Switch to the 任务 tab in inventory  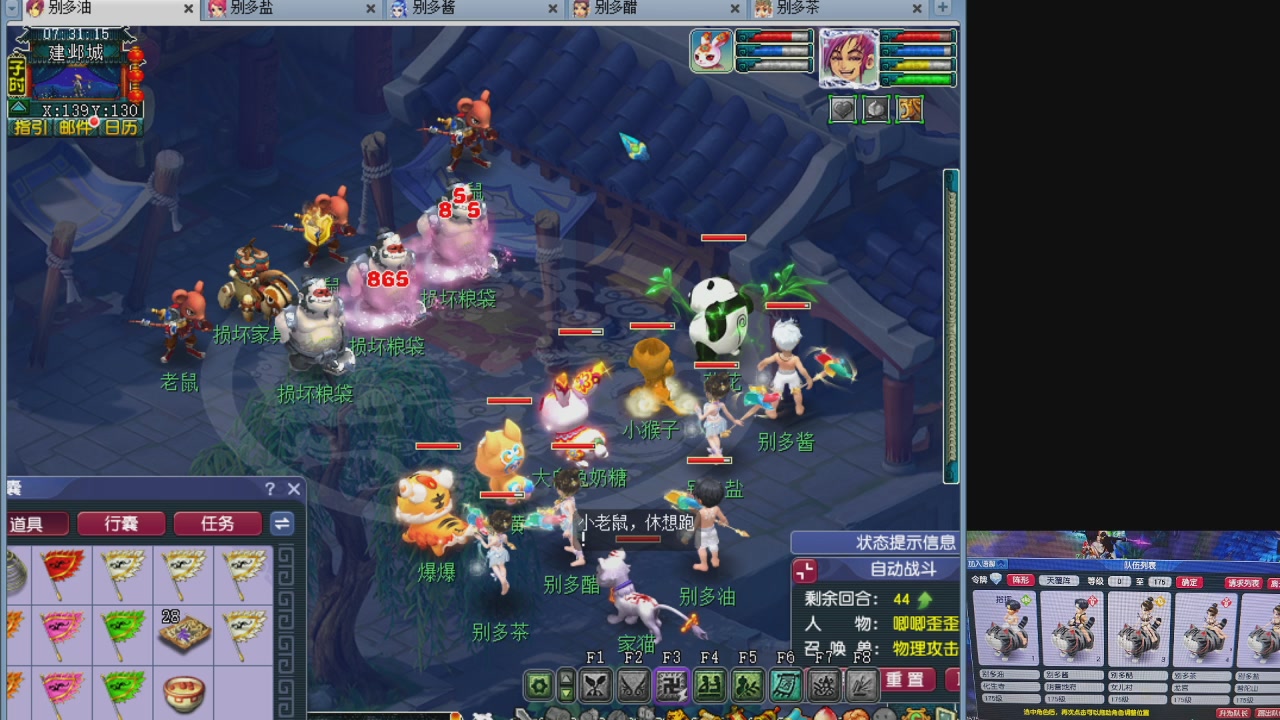pos(217,524)
